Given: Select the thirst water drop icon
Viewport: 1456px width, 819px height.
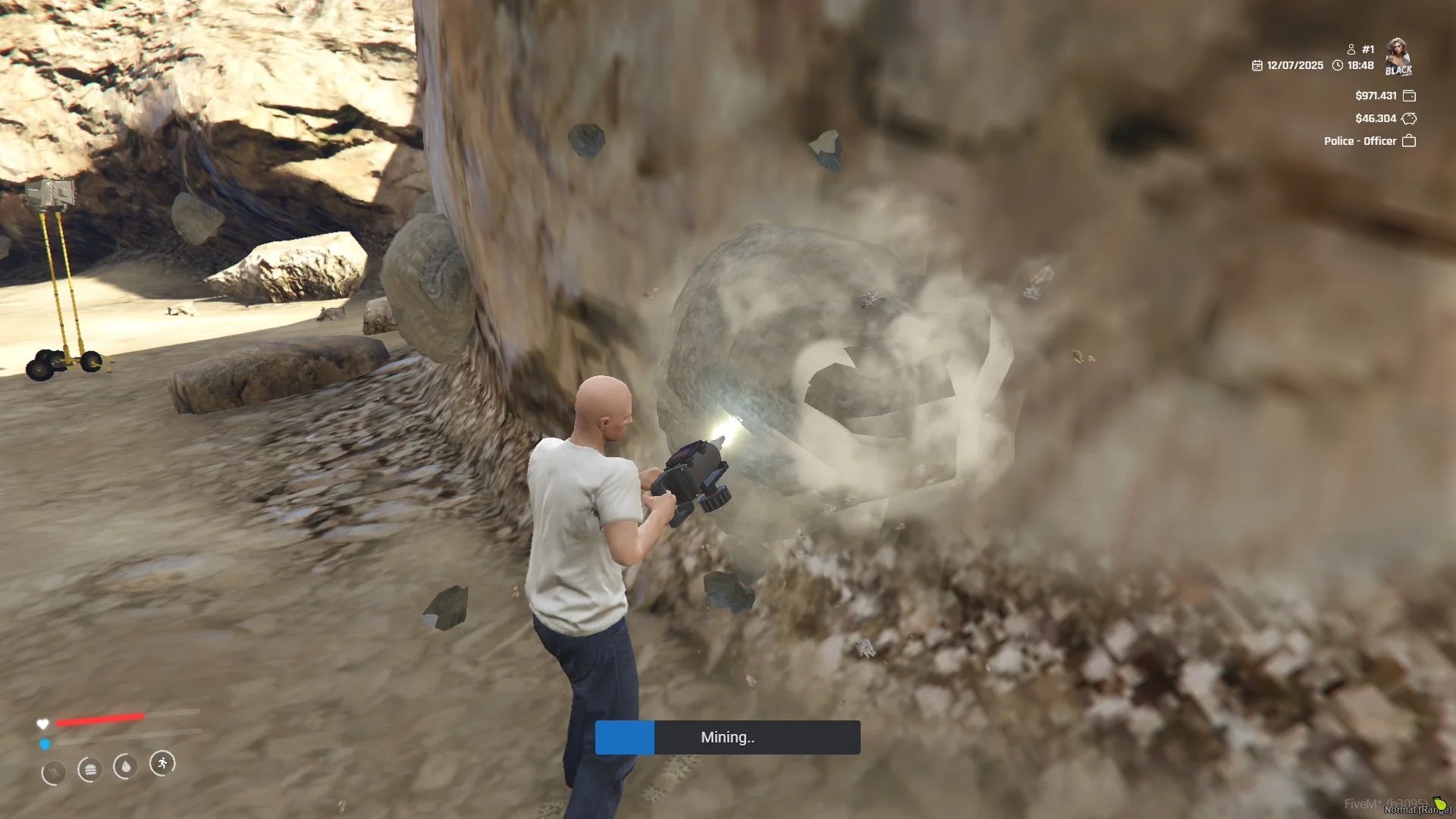Looking at the screenshot, I should 125,767.
